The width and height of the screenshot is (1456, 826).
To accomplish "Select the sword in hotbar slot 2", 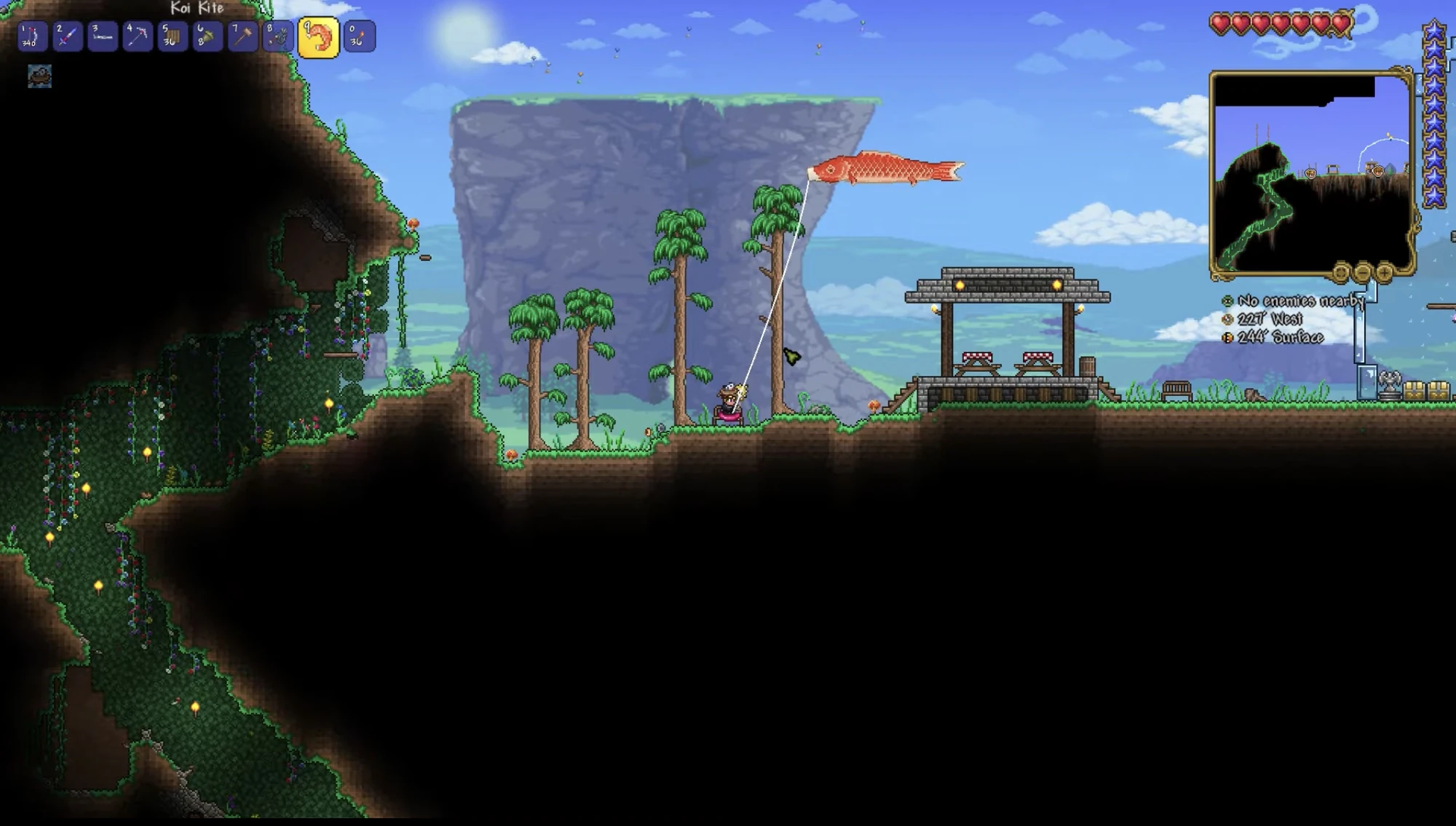I will coord(68,36).
